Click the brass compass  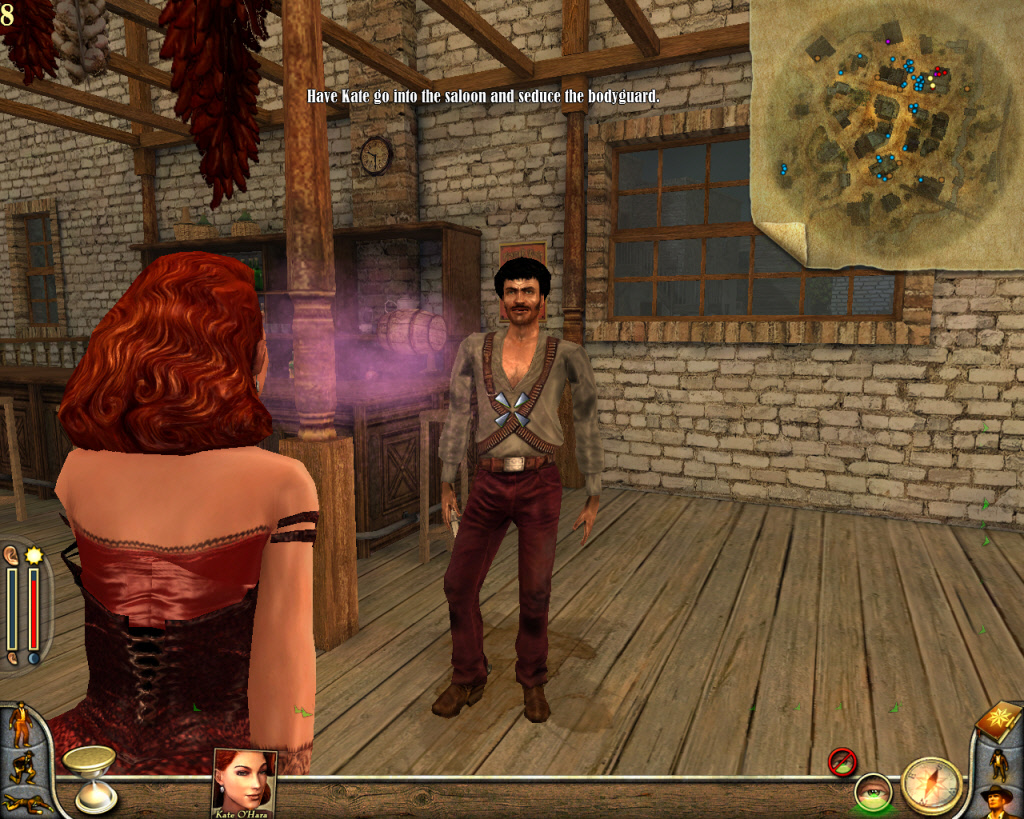[930, 785]
